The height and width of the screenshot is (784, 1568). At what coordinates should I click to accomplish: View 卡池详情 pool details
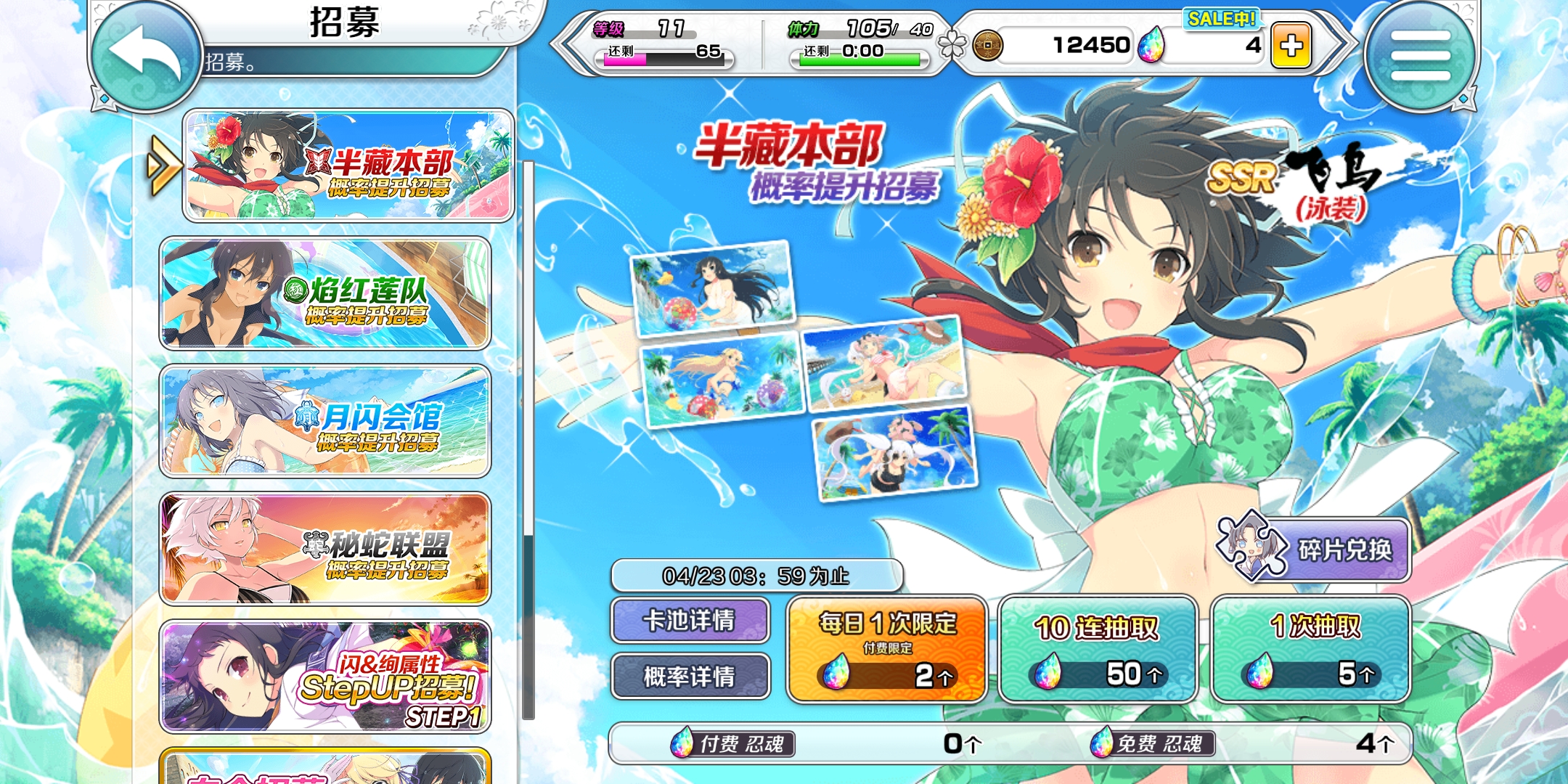pyautogui.click(x=690, y=621)
